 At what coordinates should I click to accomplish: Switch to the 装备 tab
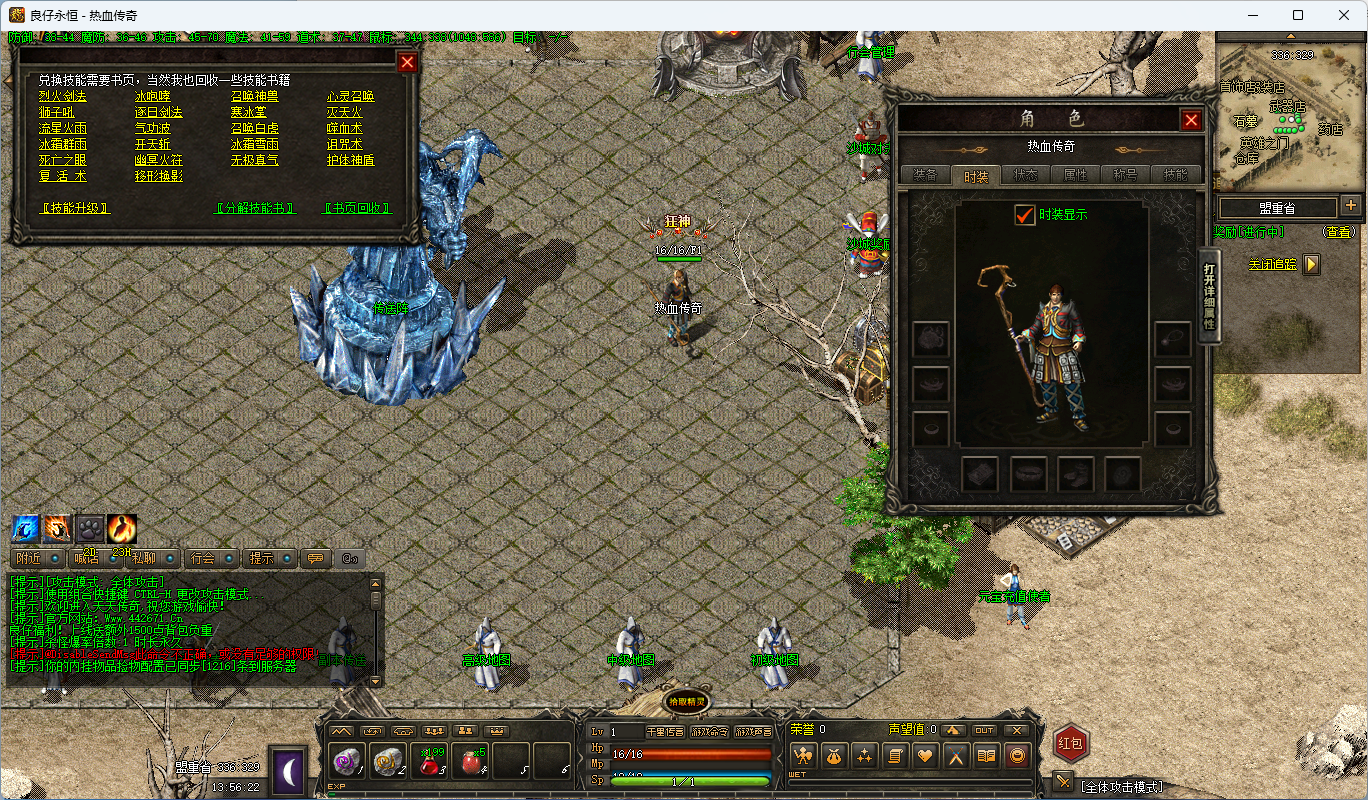click(925, 175)
